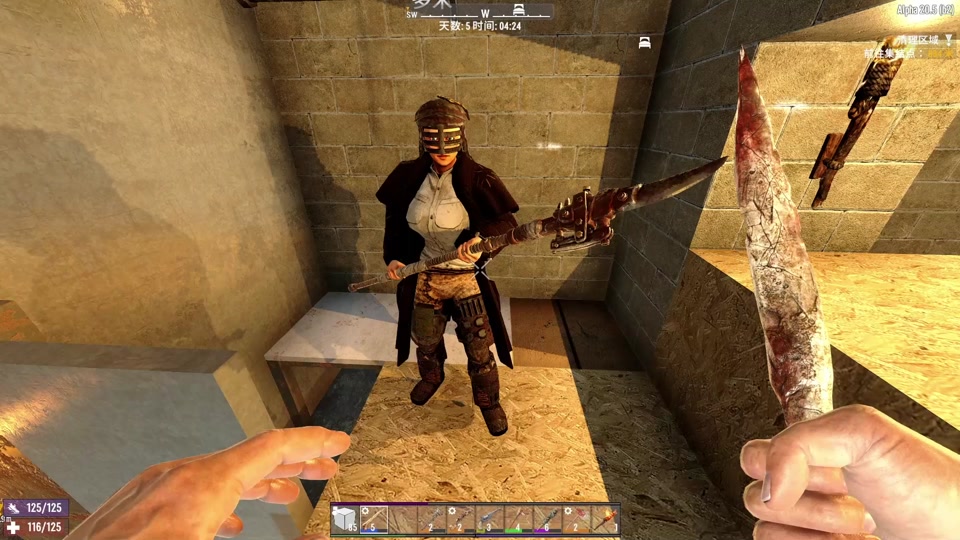Select the highlighted spear slot in the hotbar

pos(374,519)
